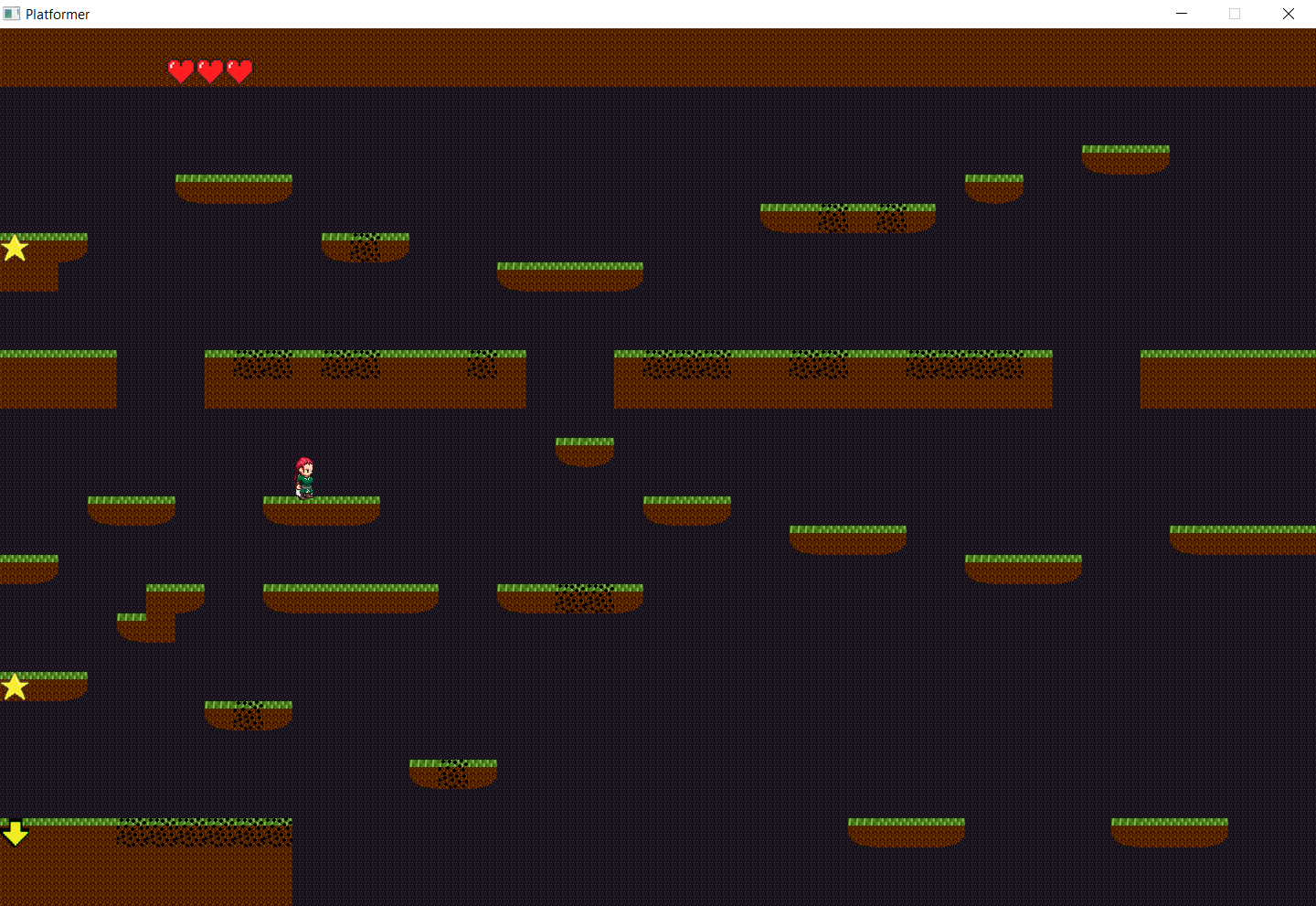Click the yellow down arrow near the bottom

(x=16, y=833)
